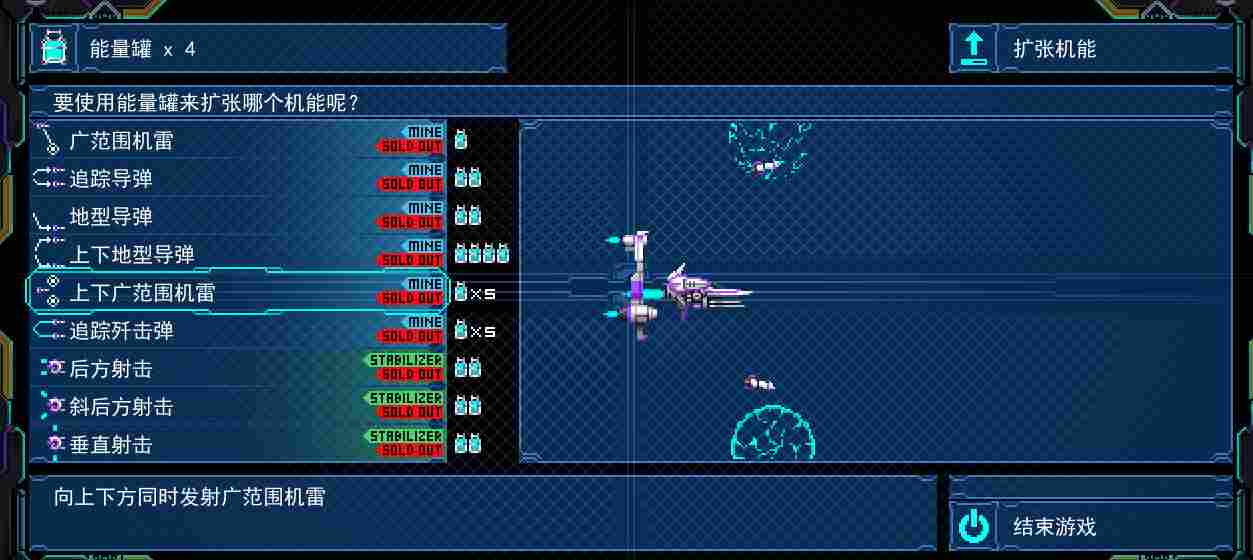The width and height of the screenshot is (1253, 560).
Task: Choose the 追踪导弹 upgrade entry
Action: pyautogui.click(x=238, y=179)
